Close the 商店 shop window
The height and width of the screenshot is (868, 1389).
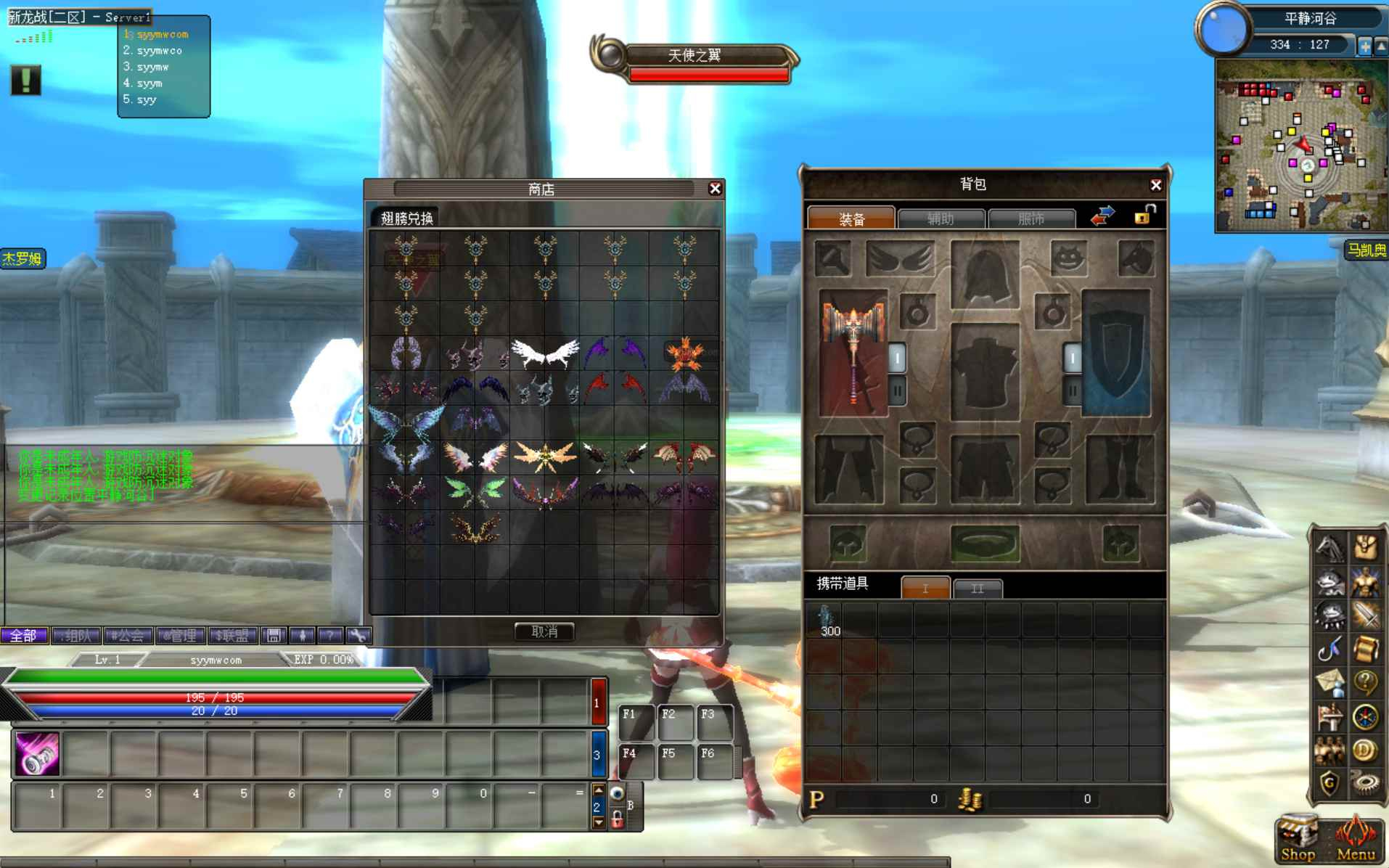(715, 189)
